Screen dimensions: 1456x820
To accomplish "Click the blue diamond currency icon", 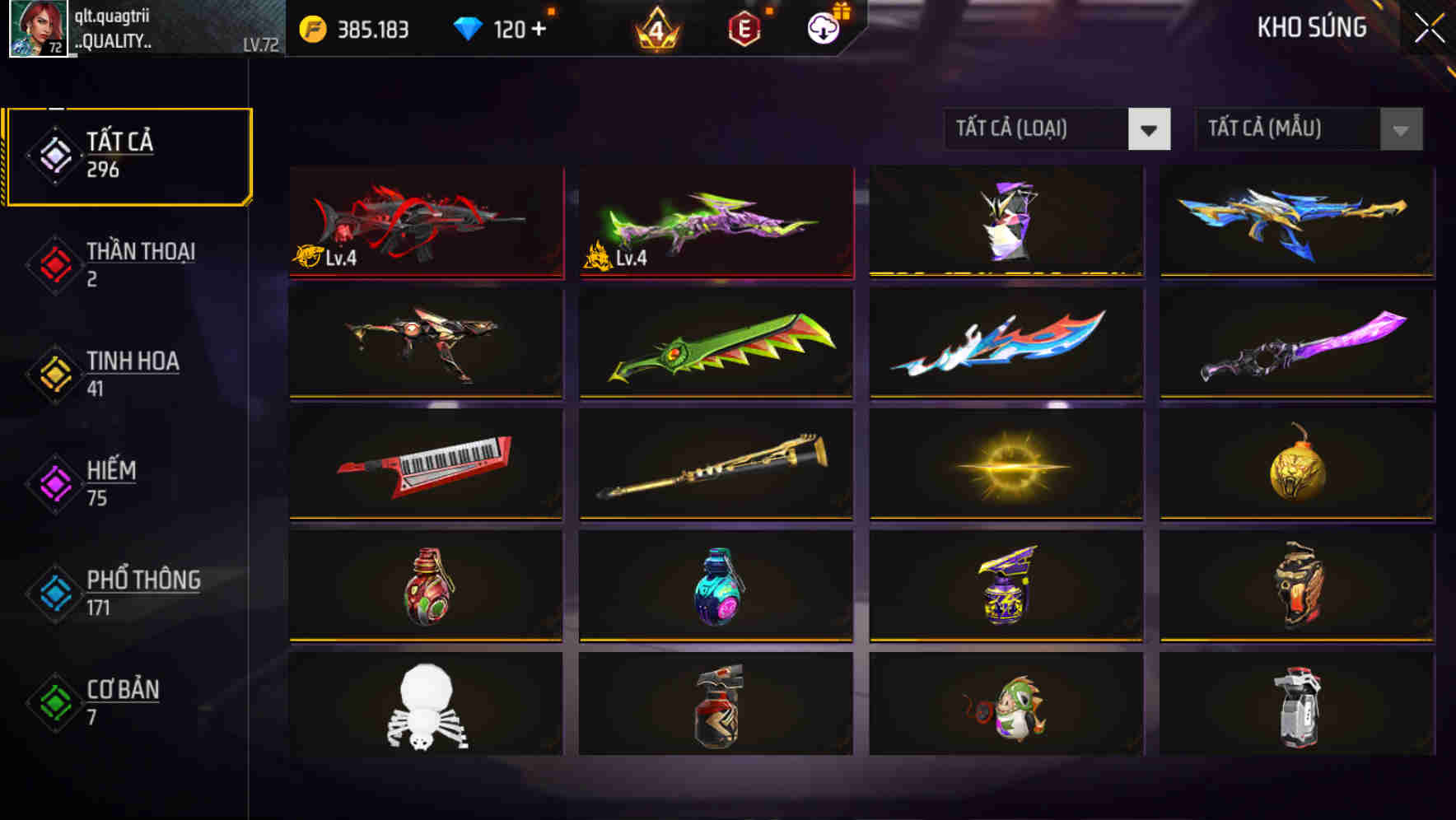I will 469,27.
